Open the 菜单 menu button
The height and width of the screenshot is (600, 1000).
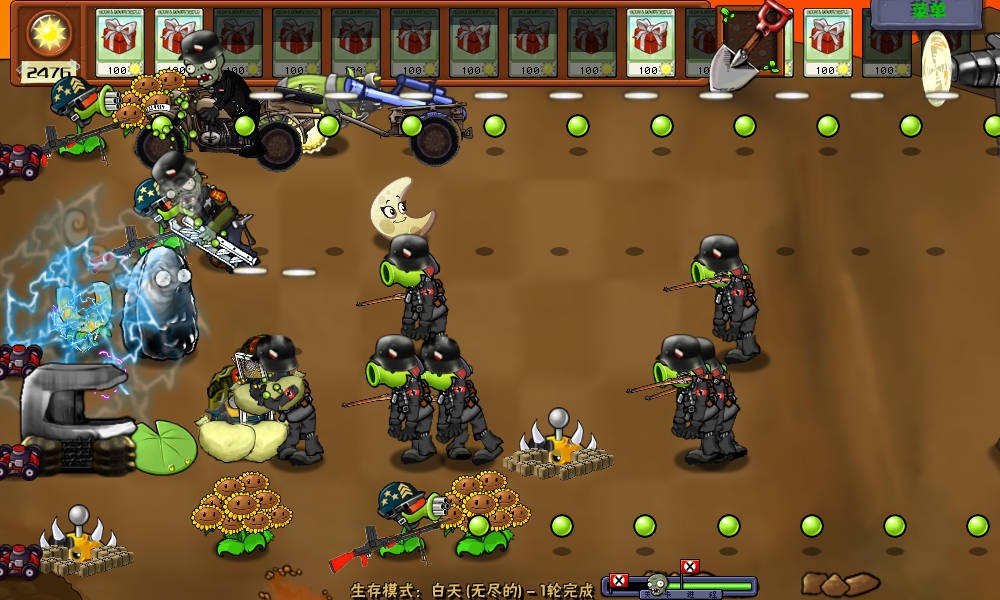[x=927, y=12]
